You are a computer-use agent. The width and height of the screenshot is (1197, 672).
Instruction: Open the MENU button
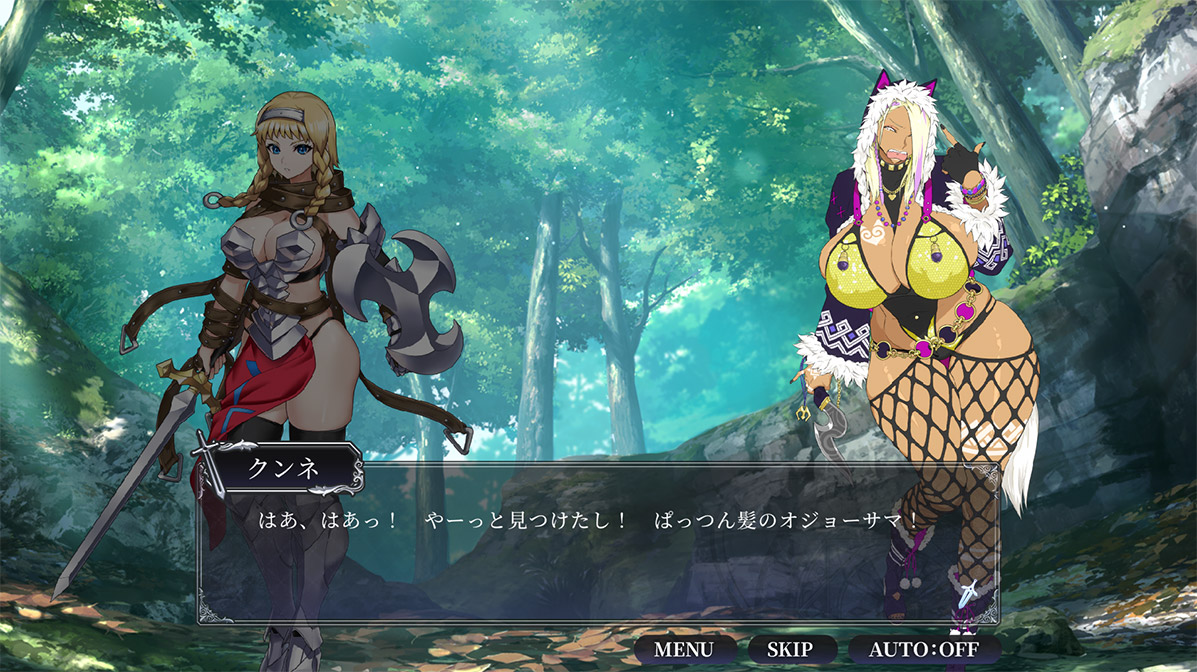pyautogui.click(x=684, y=649)
